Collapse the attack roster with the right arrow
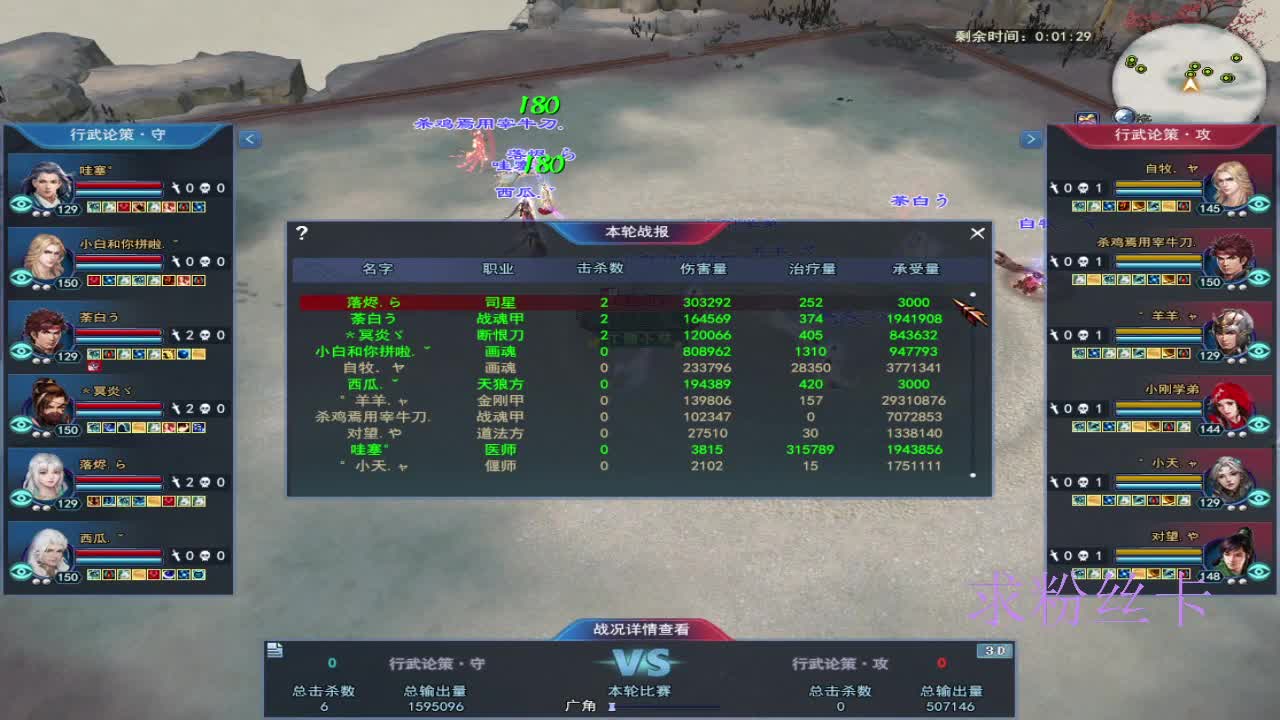The width and height of the screenshot is (1280, 720). (x=1031, y=139)
